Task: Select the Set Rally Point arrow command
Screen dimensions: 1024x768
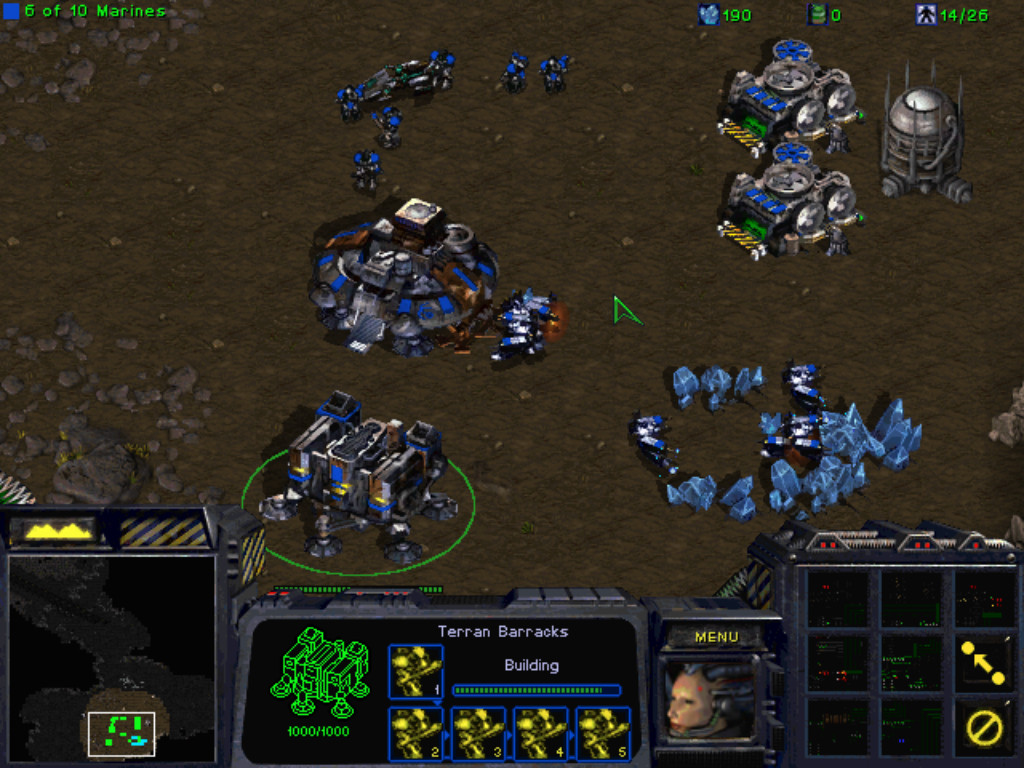Action: pyautogui.click(x=982, y=663)
